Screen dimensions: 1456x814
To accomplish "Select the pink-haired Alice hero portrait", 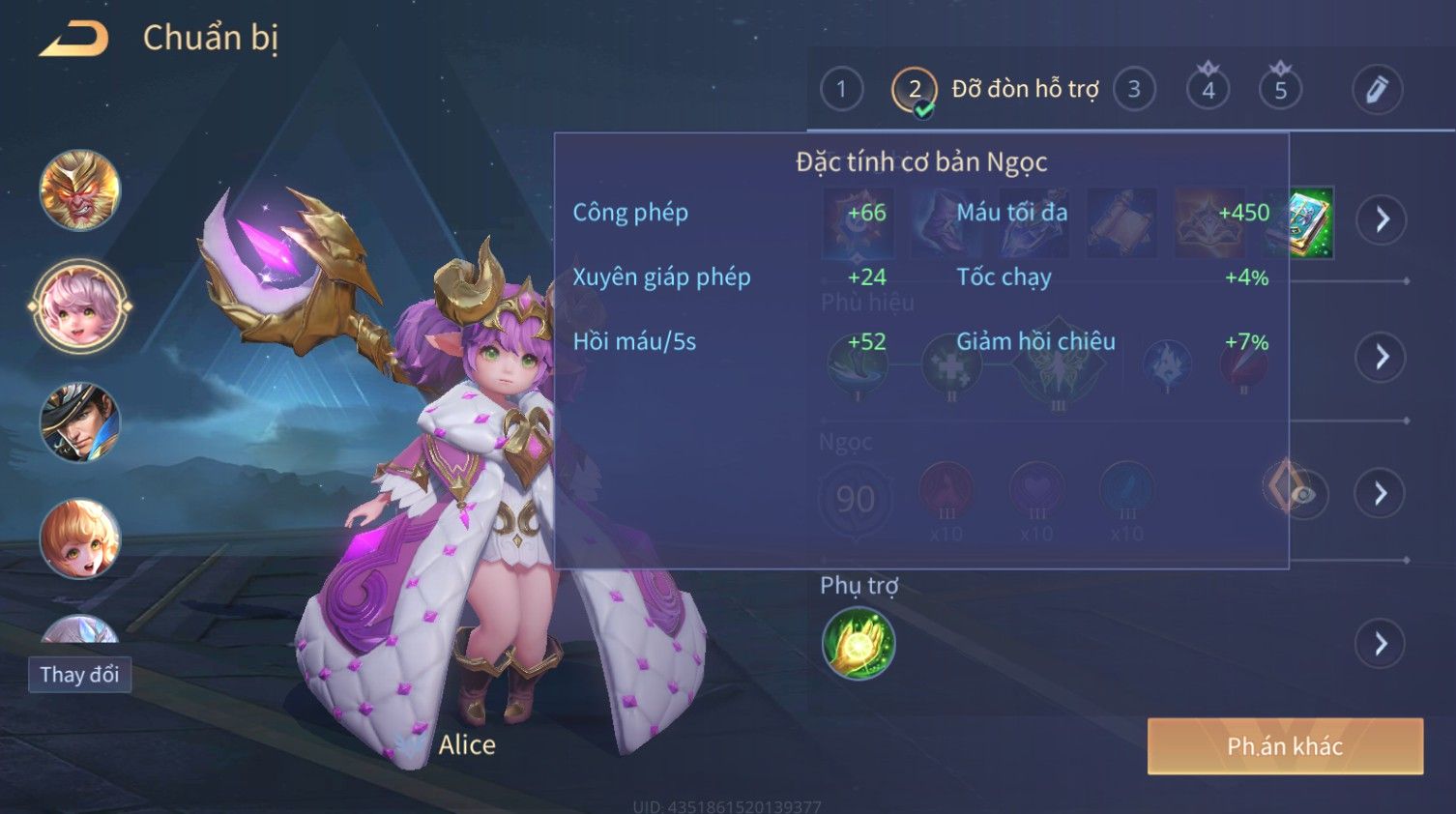I will pos(80,306).
